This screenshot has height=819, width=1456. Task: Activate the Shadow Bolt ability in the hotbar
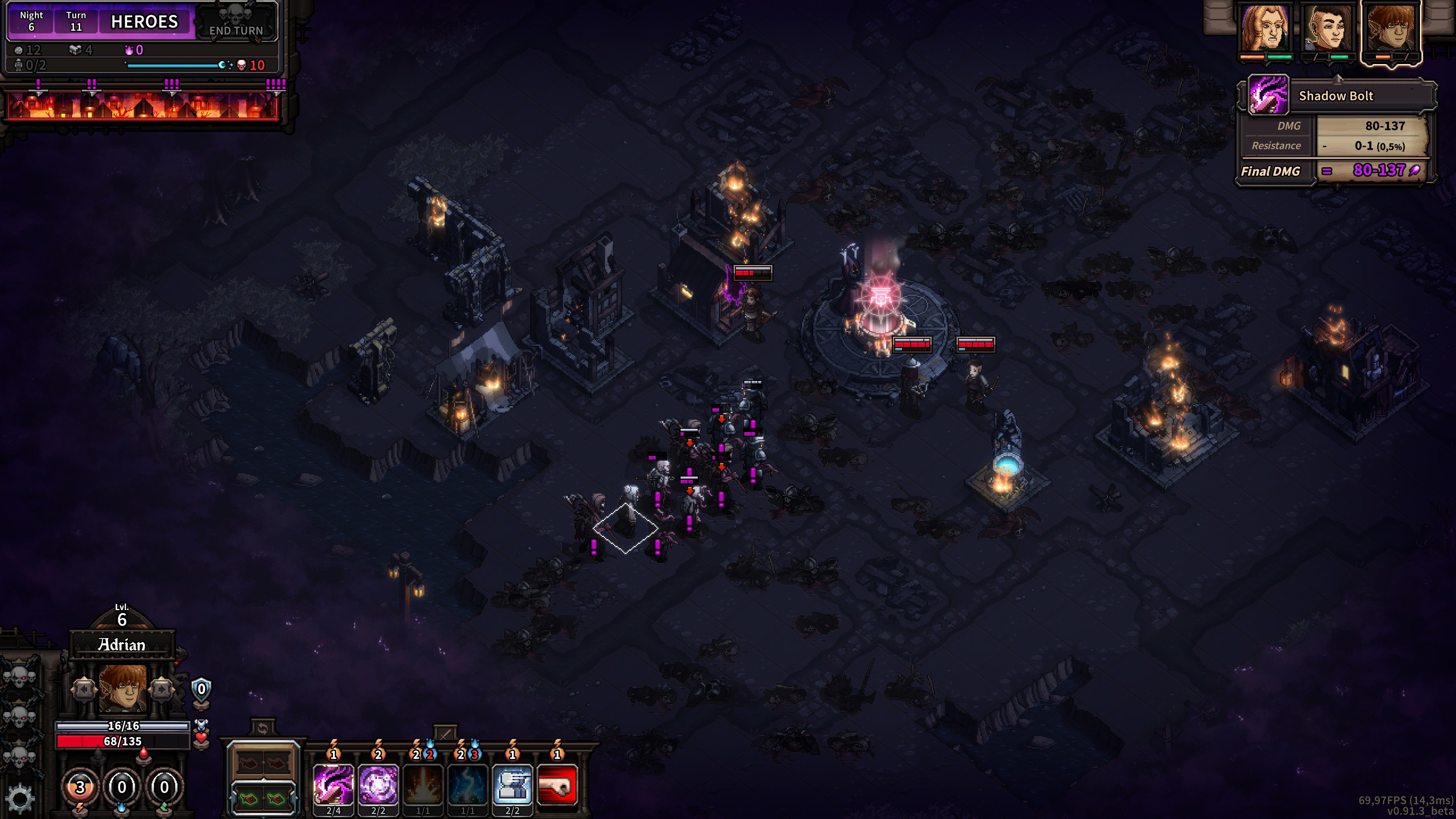(334, 784)
